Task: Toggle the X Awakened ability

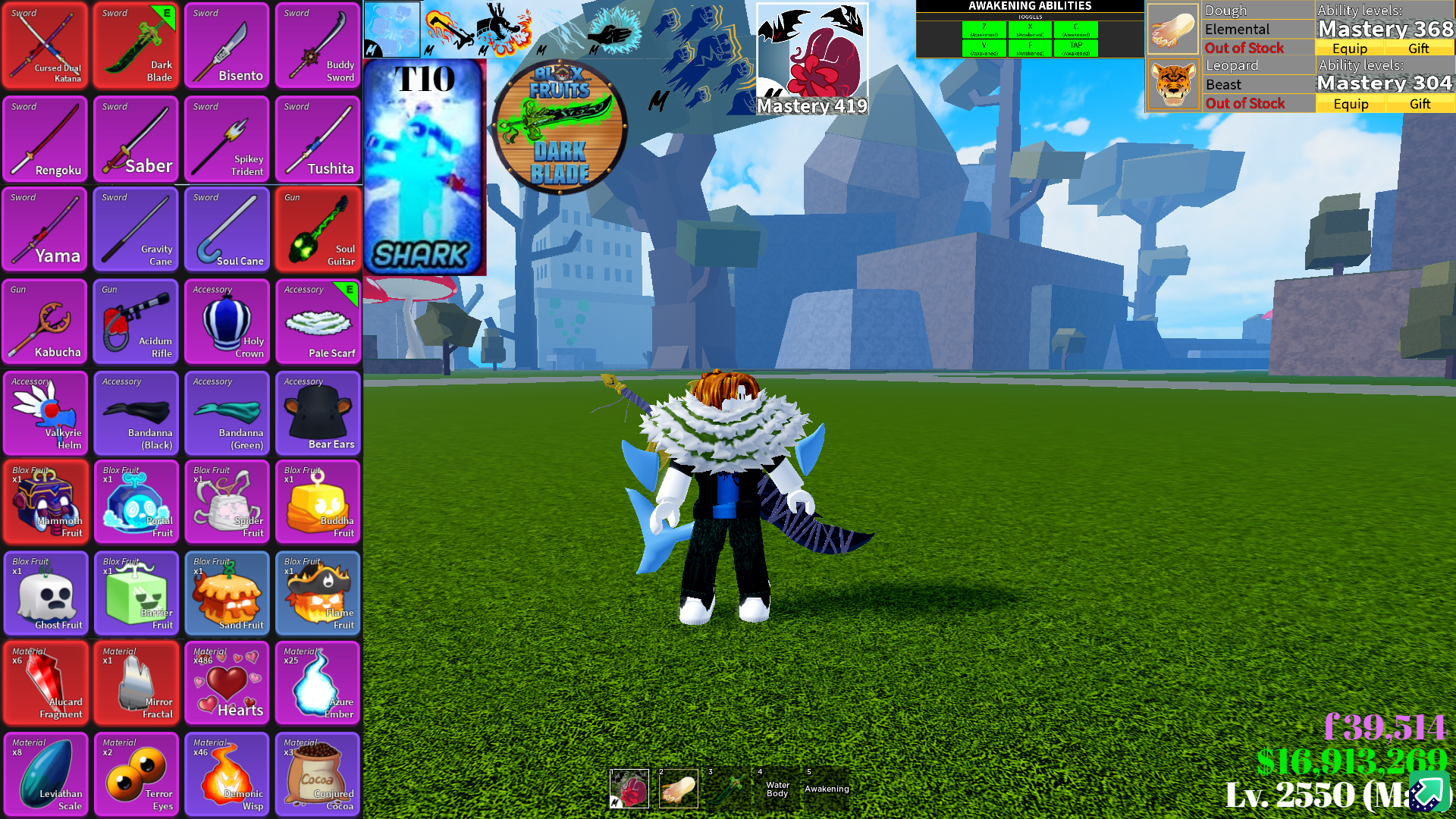Action: (1031, 29)
